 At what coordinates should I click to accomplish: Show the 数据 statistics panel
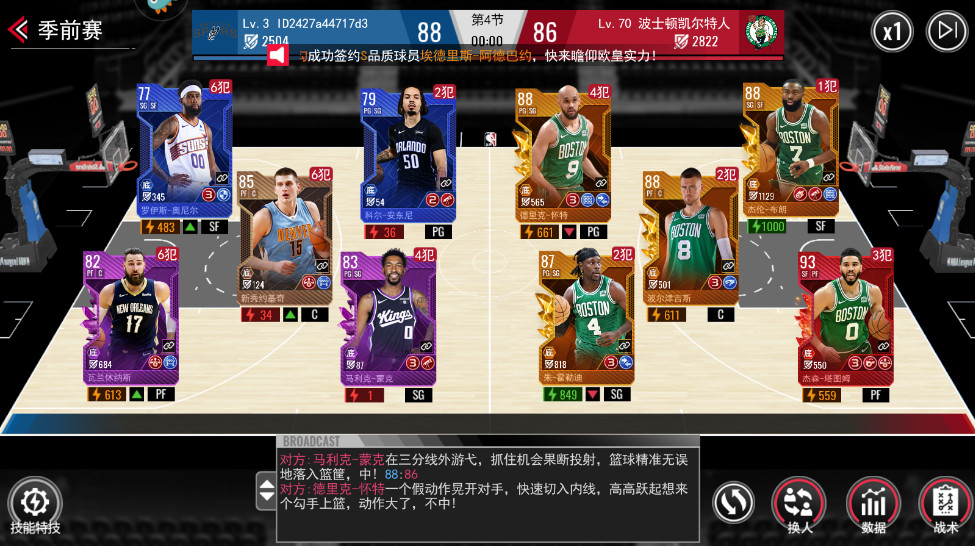tap(873, 502)
